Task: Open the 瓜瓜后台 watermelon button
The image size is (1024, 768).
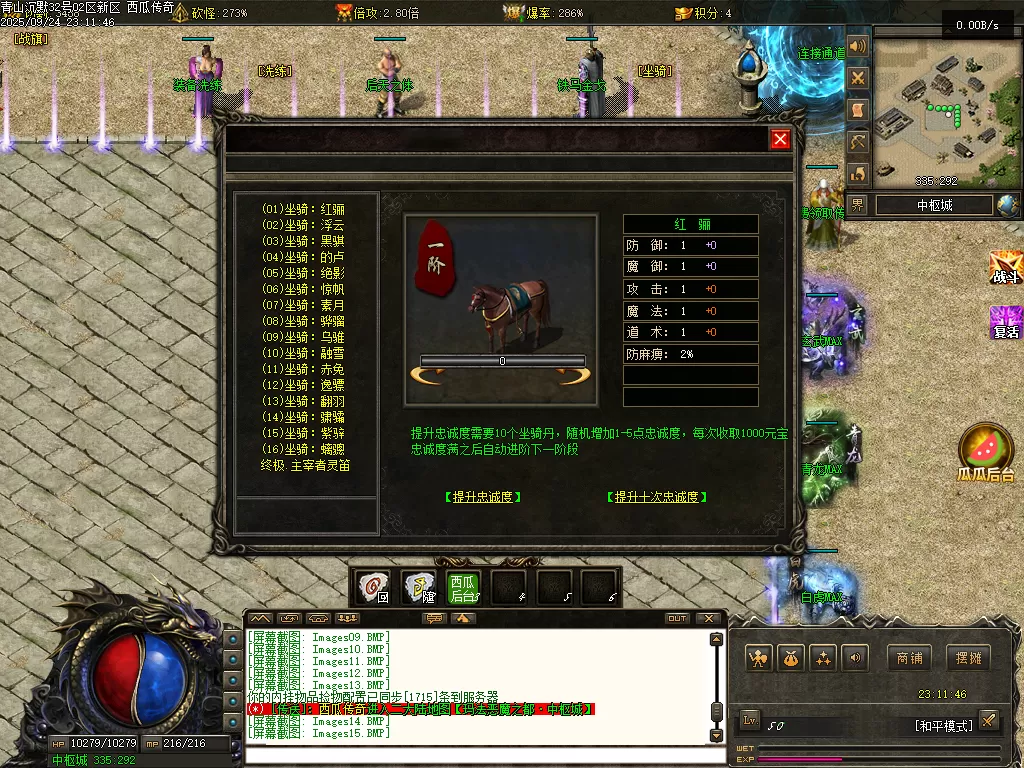Action: point(985,451)
